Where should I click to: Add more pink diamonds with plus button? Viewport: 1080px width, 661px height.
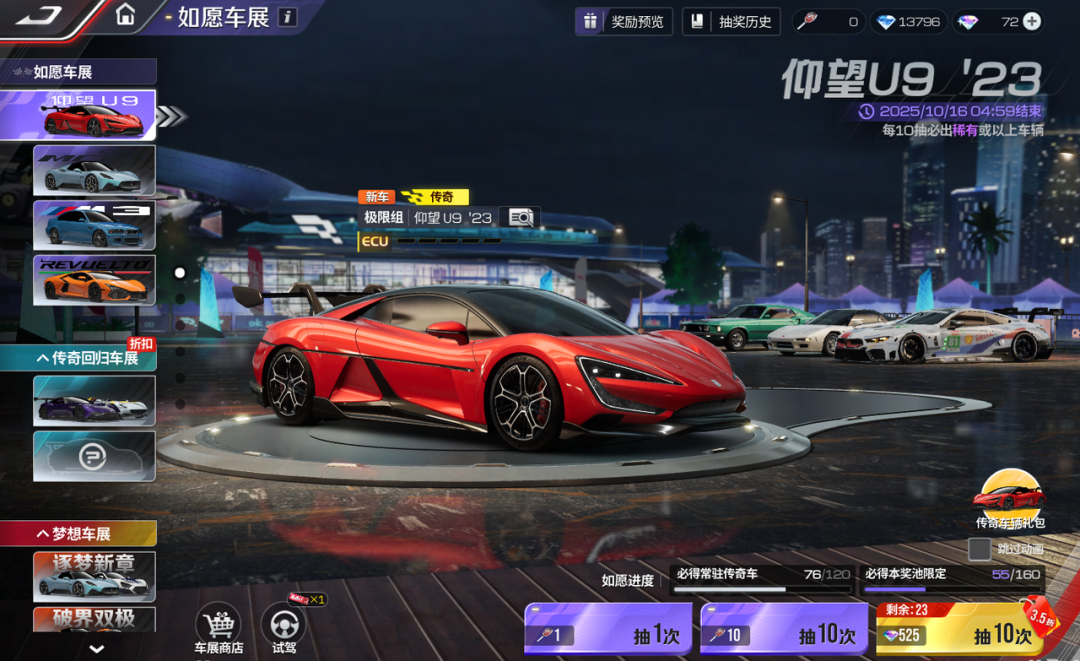[1032, 21]
